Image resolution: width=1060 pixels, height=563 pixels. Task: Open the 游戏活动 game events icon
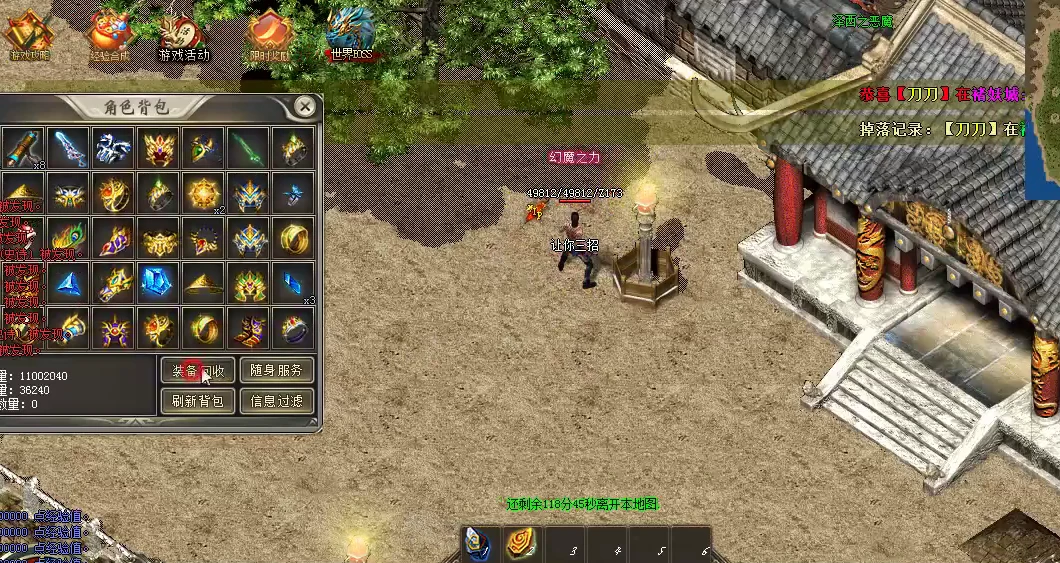coord(185,35)
